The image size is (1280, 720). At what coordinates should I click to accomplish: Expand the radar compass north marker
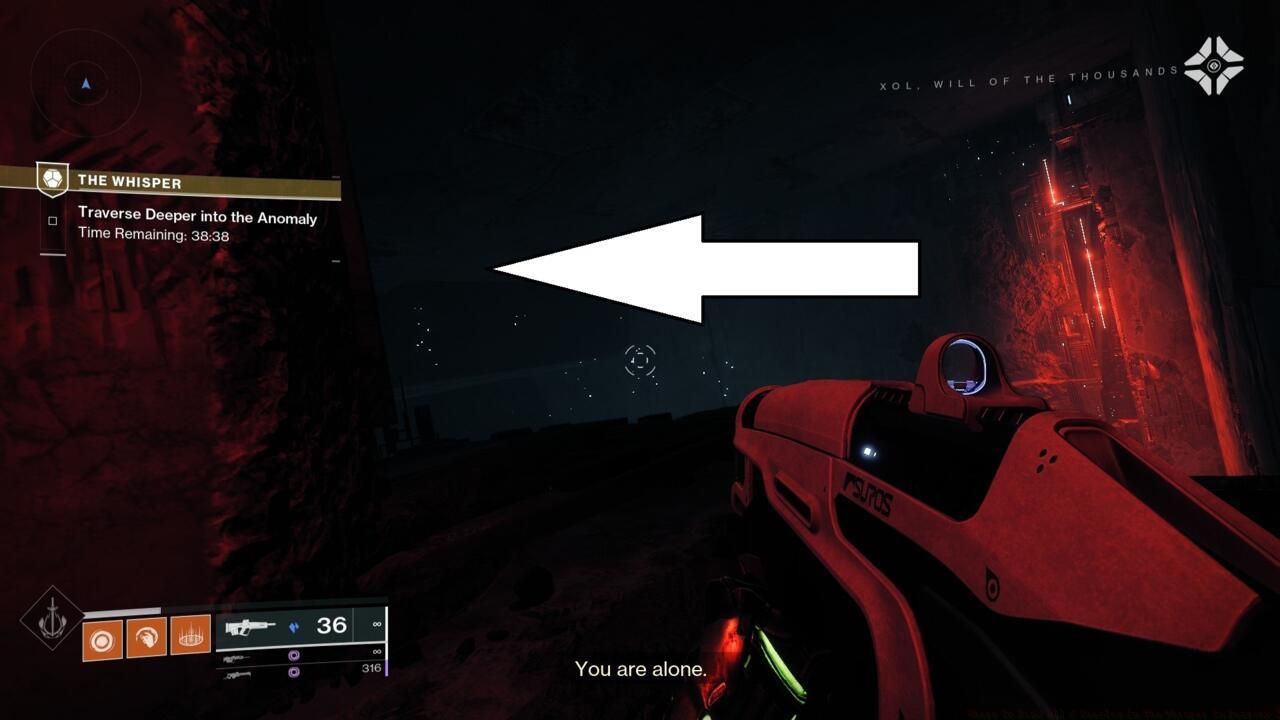(x=84, y=84)
